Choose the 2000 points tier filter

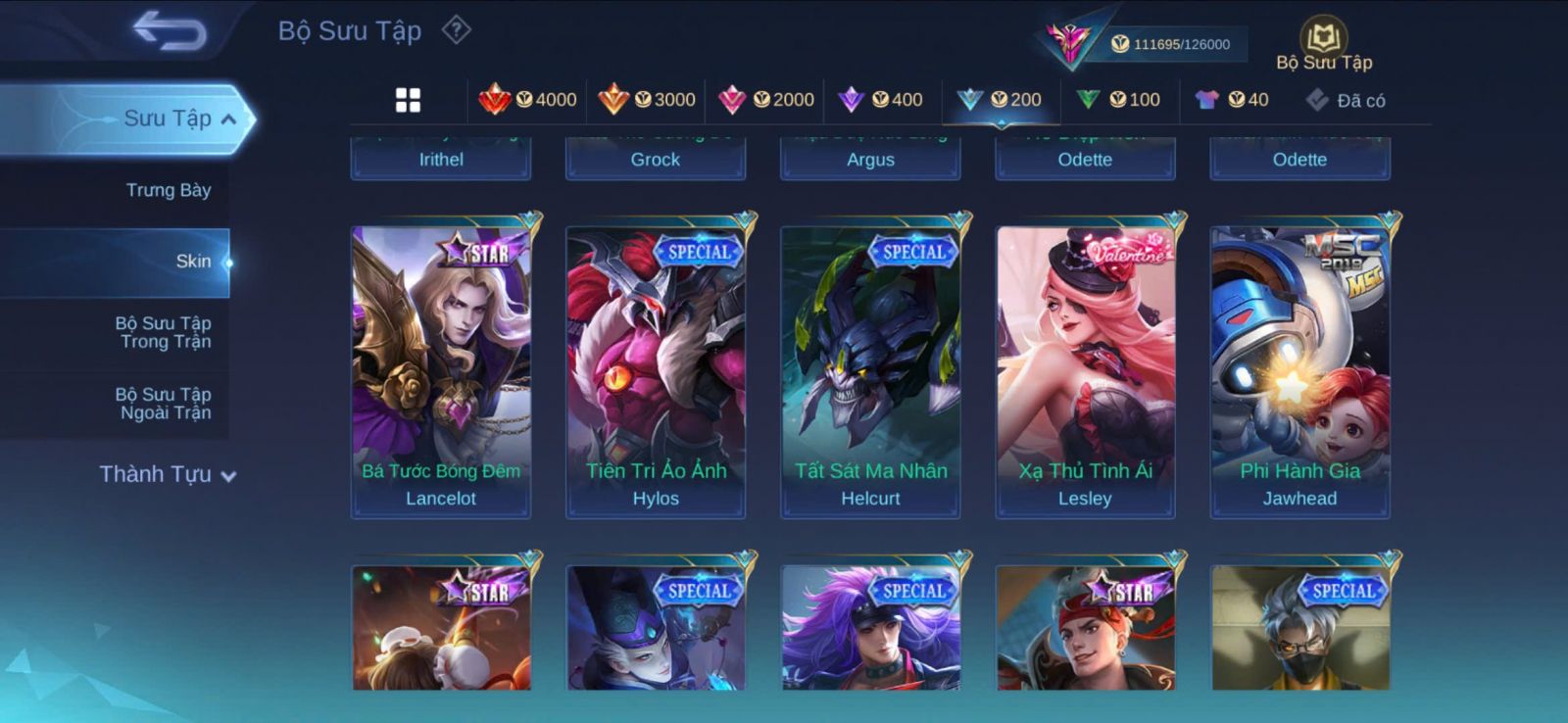[766, 100]
